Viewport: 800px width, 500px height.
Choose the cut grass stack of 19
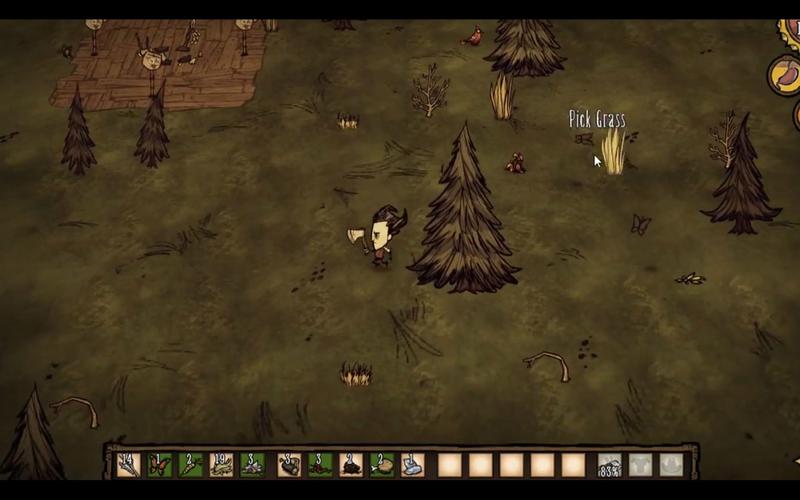pos(221,464)
